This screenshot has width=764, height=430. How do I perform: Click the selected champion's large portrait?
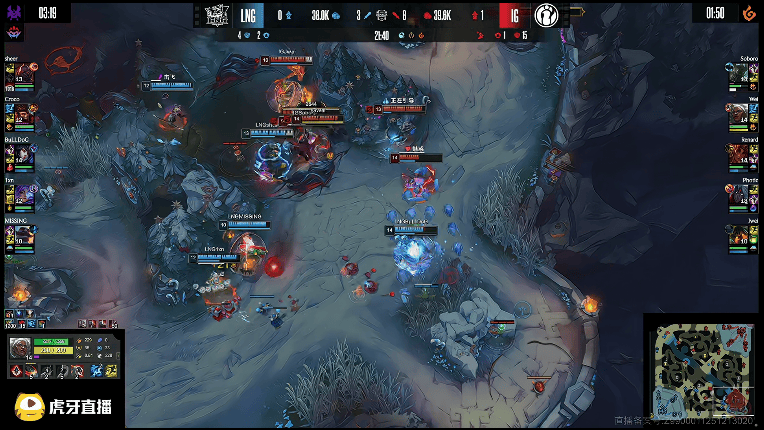coord(20,349)
